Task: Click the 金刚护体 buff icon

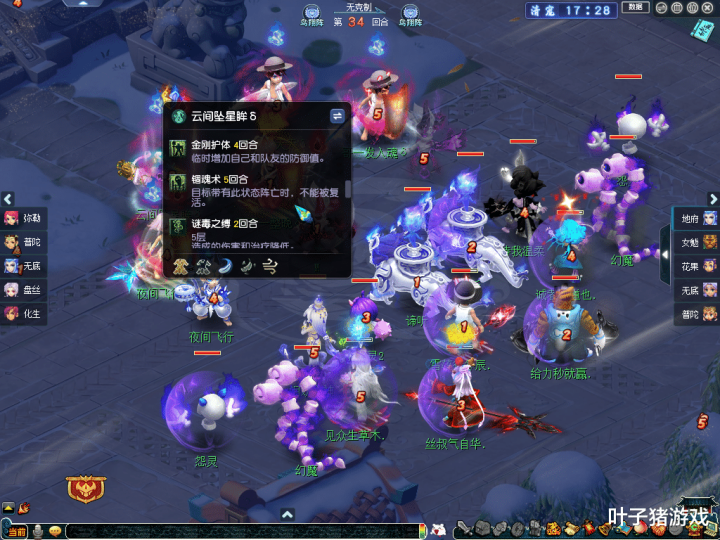Action: click(x=178, y=146)
